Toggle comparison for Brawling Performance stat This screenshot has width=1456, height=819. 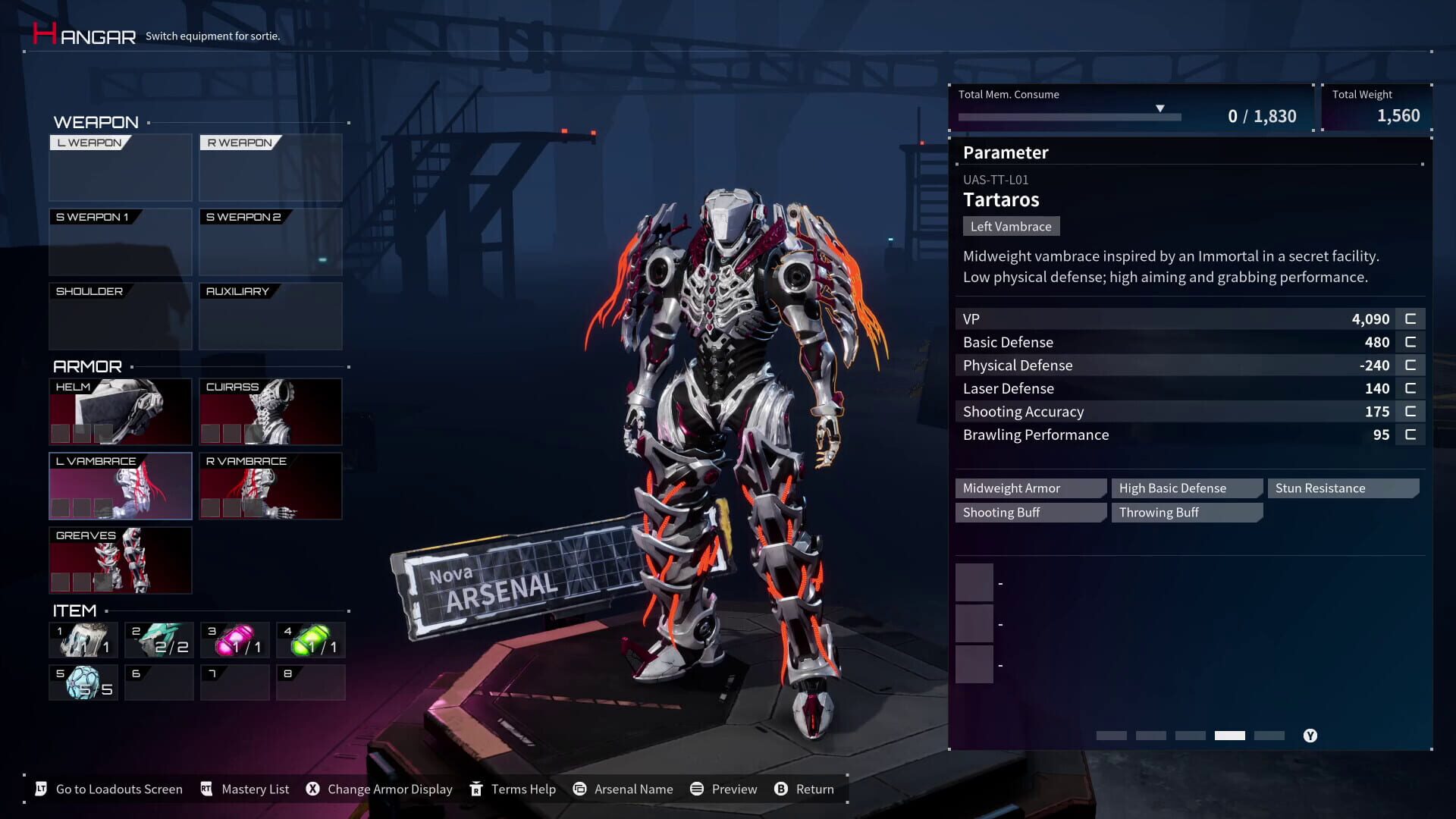coord(1410,435)
